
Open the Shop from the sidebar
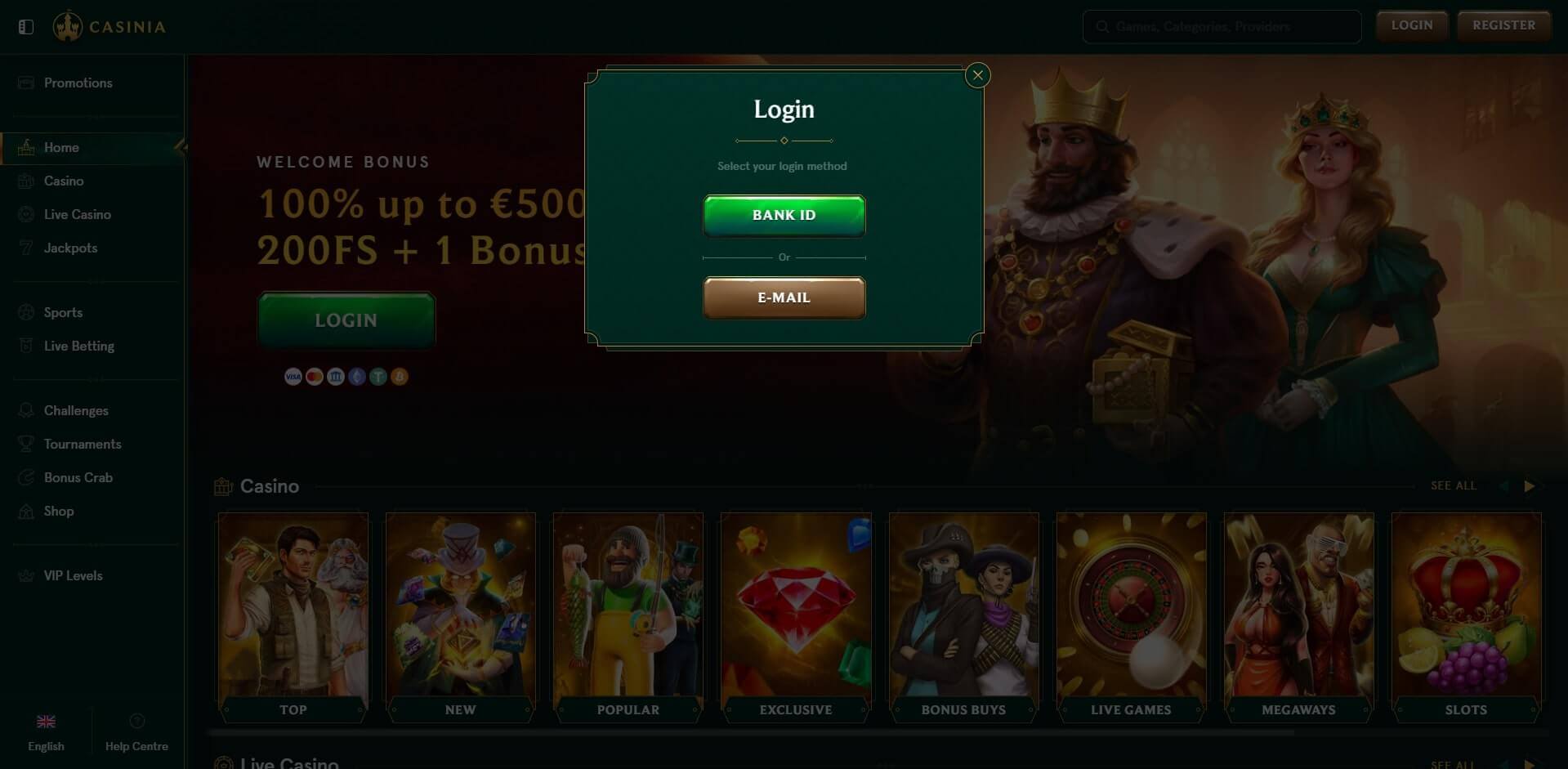[x=25, y=511]
